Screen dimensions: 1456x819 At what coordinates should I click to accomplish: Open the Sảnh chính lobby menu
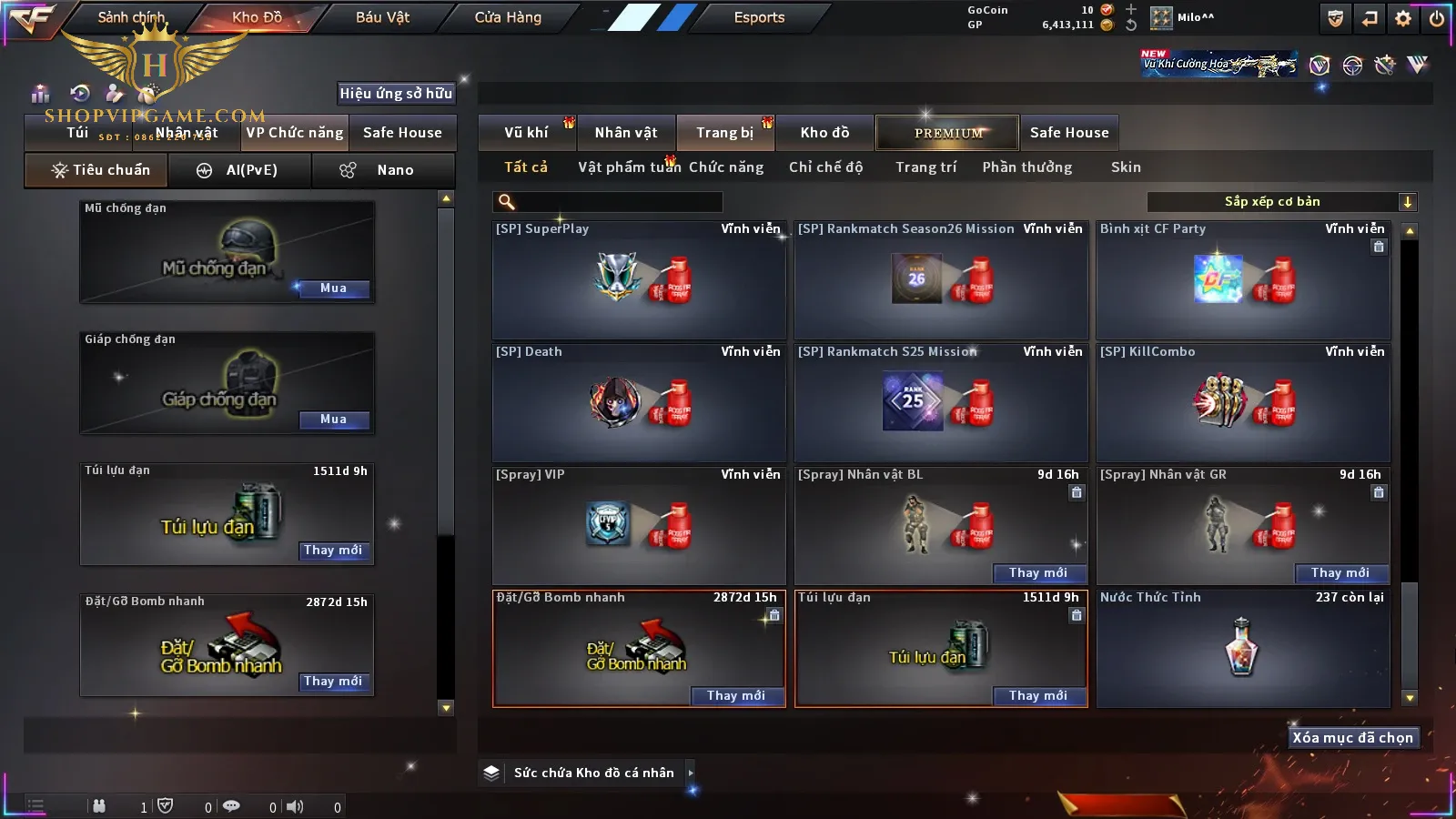131,17
